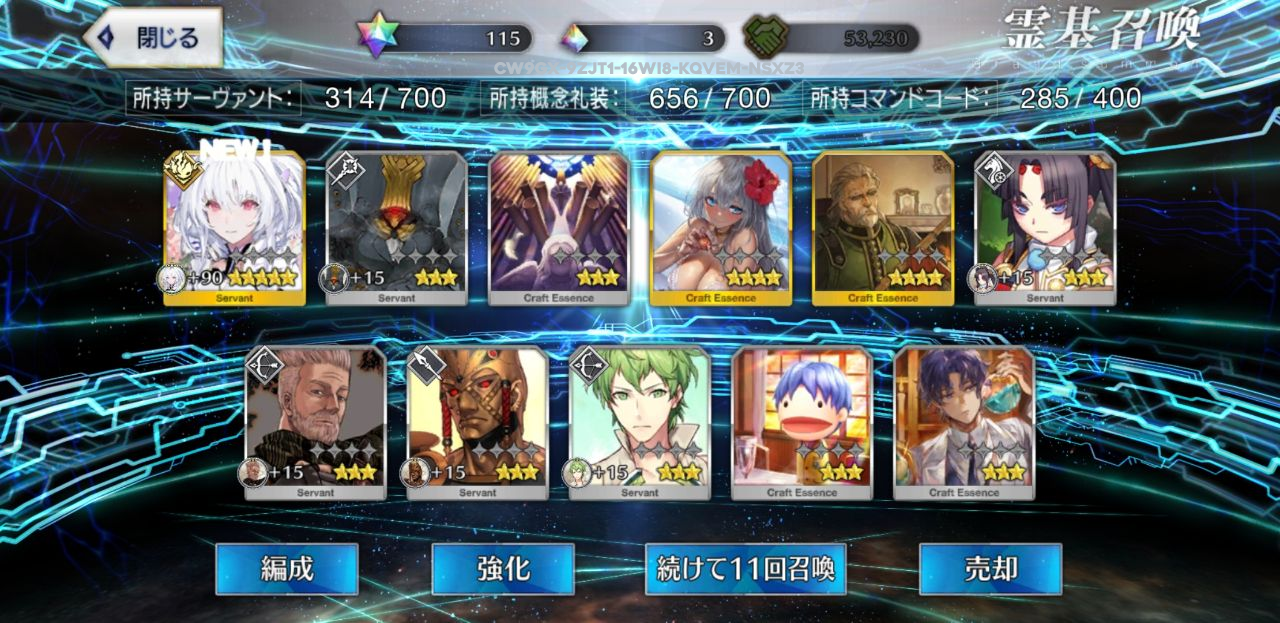Summon 11 more with 続けて11回召喚
The width and height of the screenshot is (1280, 623).
point(745,569)
